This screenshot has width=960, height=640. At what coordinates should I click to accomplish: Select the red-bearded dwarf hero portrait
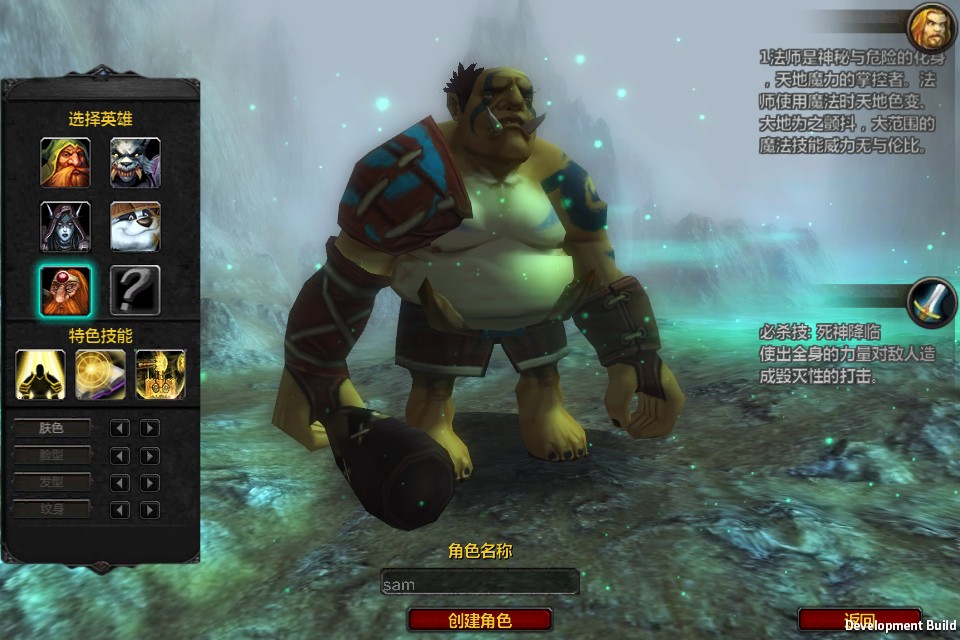[65, 162]
